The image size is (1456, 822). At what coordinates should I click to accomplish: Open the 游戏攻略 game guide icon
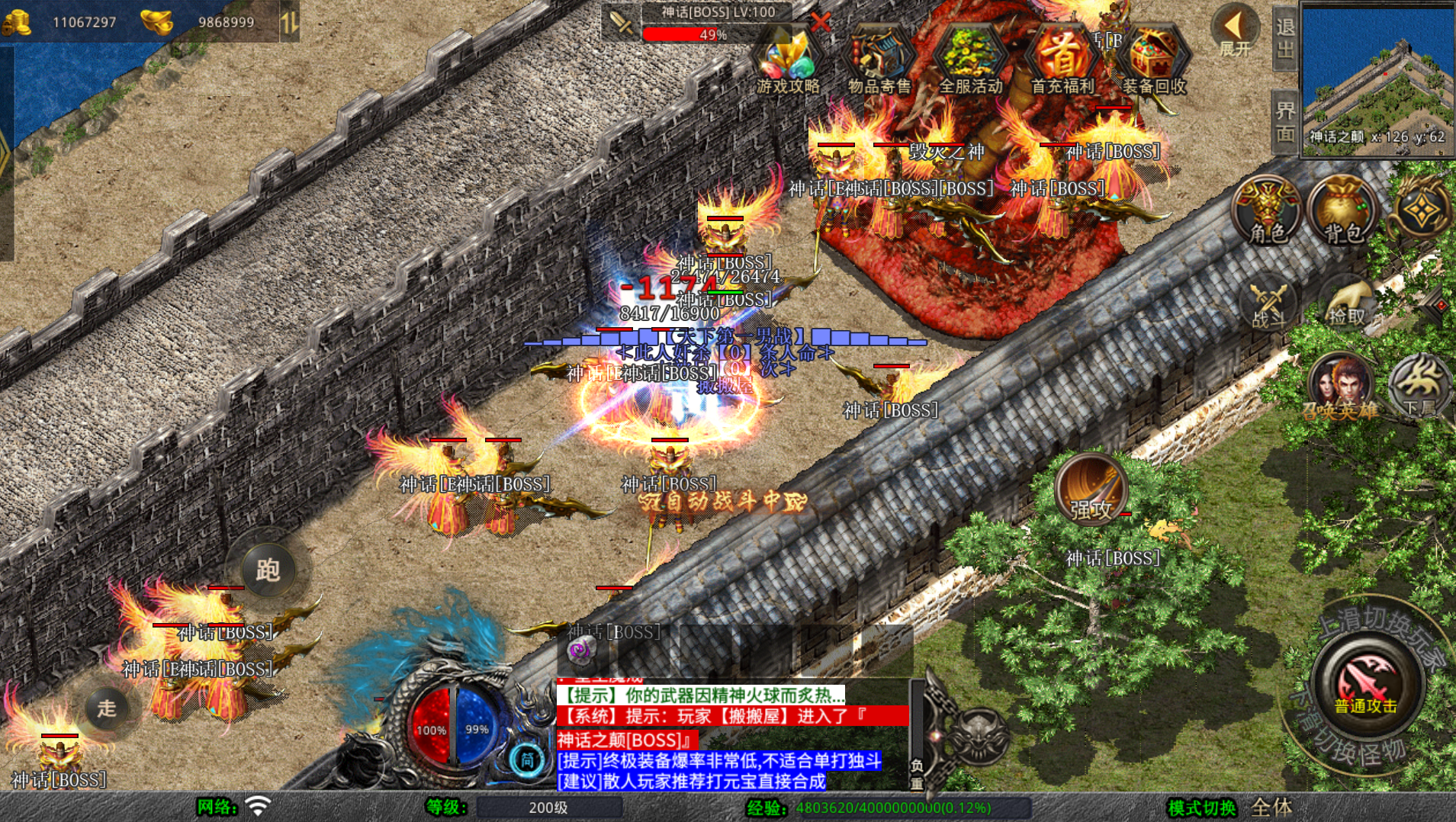point(788,59)
